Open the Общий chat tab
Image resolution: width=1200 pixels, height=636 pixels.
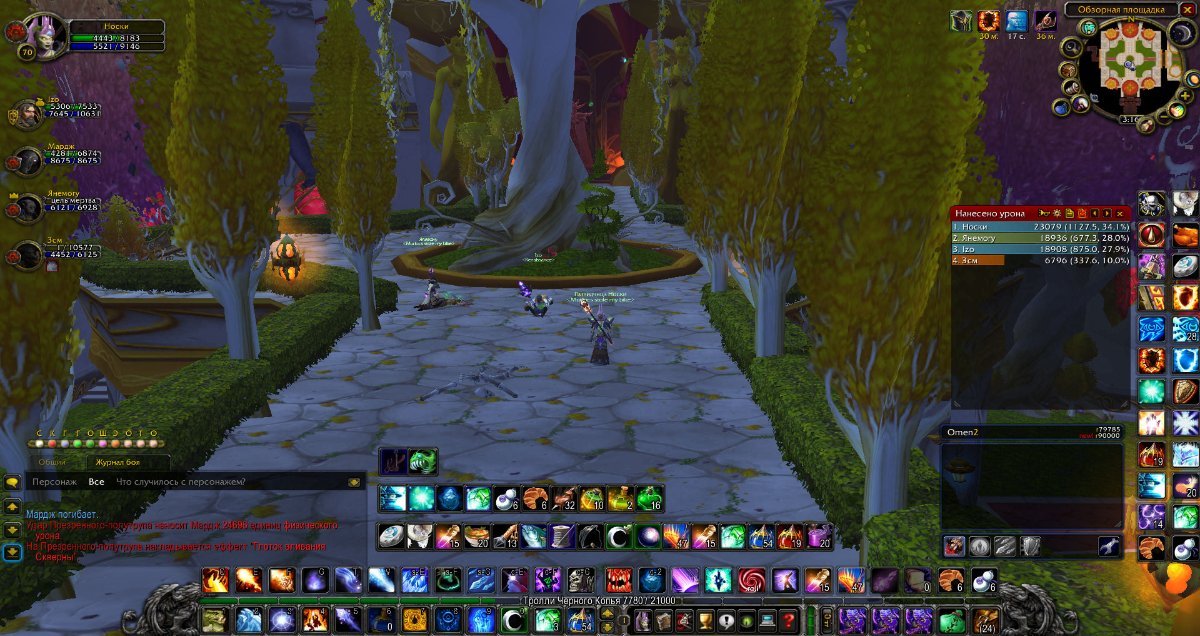pos(52,462)
